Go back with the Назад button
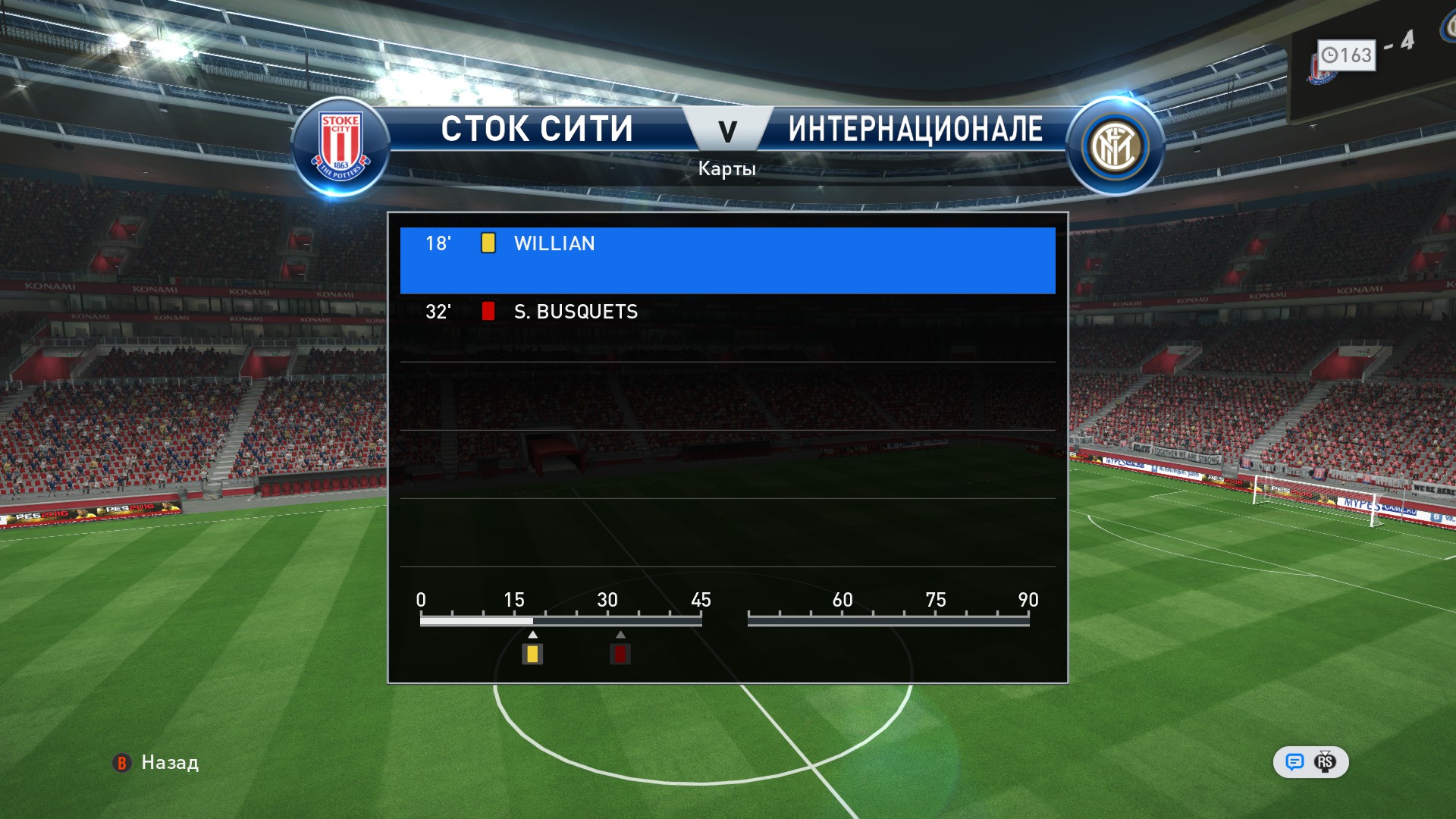The width and height of the screenshot is (1456, 819). click(x=157, y=762)
